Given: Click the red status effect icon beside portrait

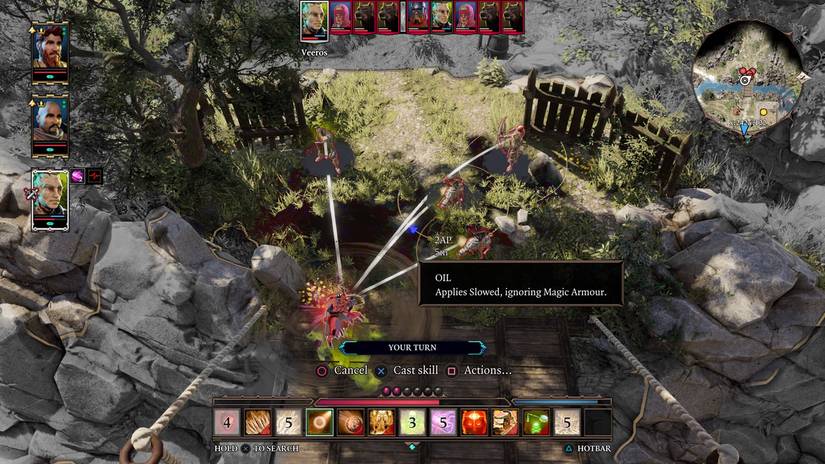Looking at the screenshot, I should (95, 176).
